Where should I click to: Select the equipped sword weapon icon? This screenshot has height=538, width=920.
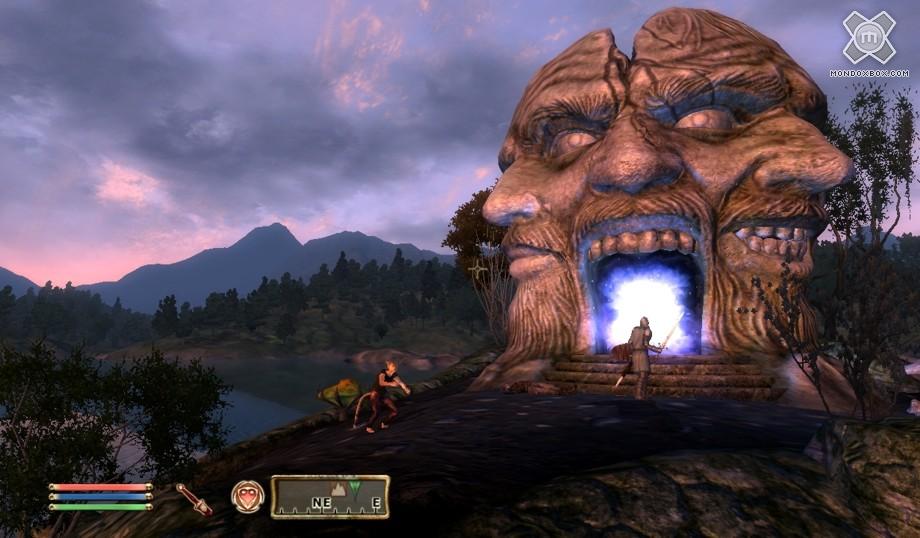[193, 498]
